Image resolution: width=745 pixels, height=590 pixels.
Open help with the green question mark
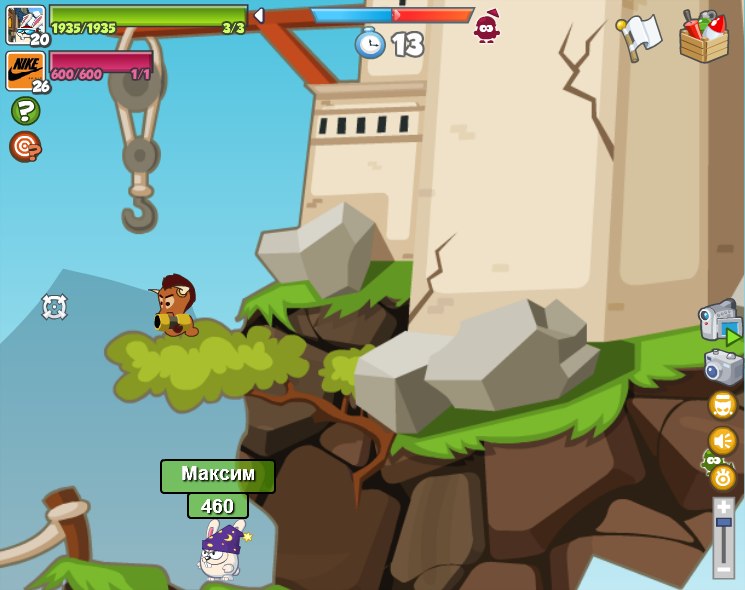25,110
